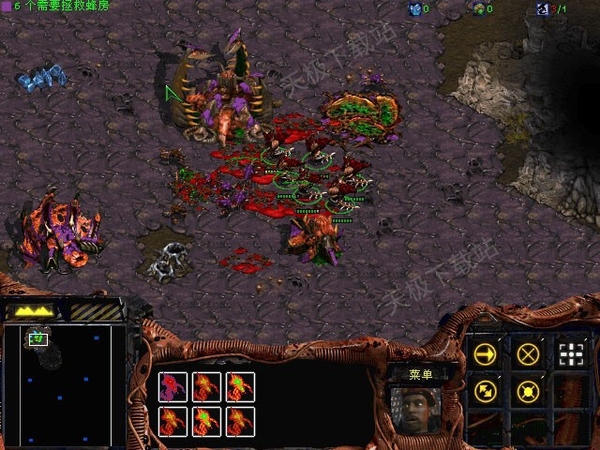Image resolution: width=600 pixels, height=450 pixels.
Task: Open the 菜单 game menu
Action: pyautogui.click(x=419, y=374)
